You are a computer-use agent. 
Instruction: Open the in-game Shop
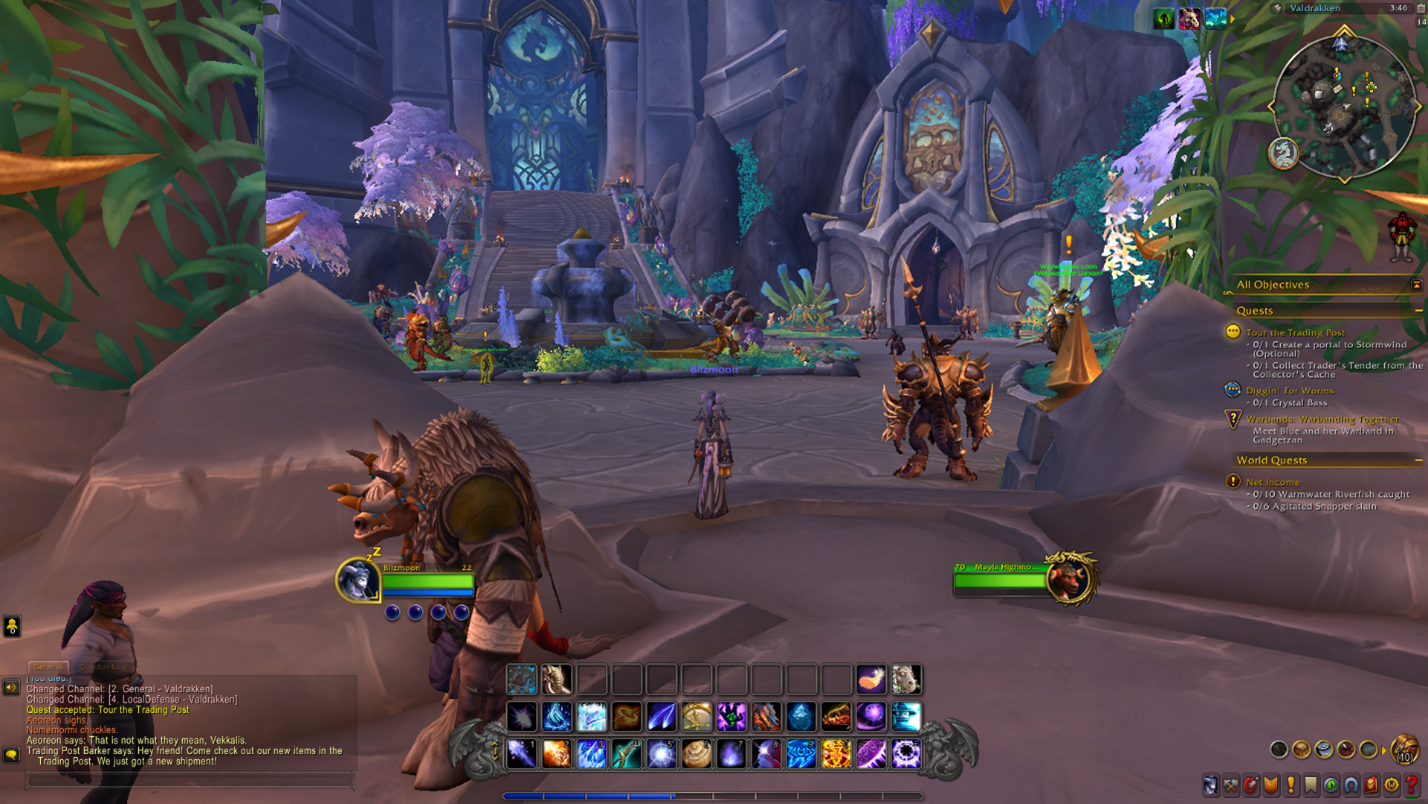(x=1389, y=786)
